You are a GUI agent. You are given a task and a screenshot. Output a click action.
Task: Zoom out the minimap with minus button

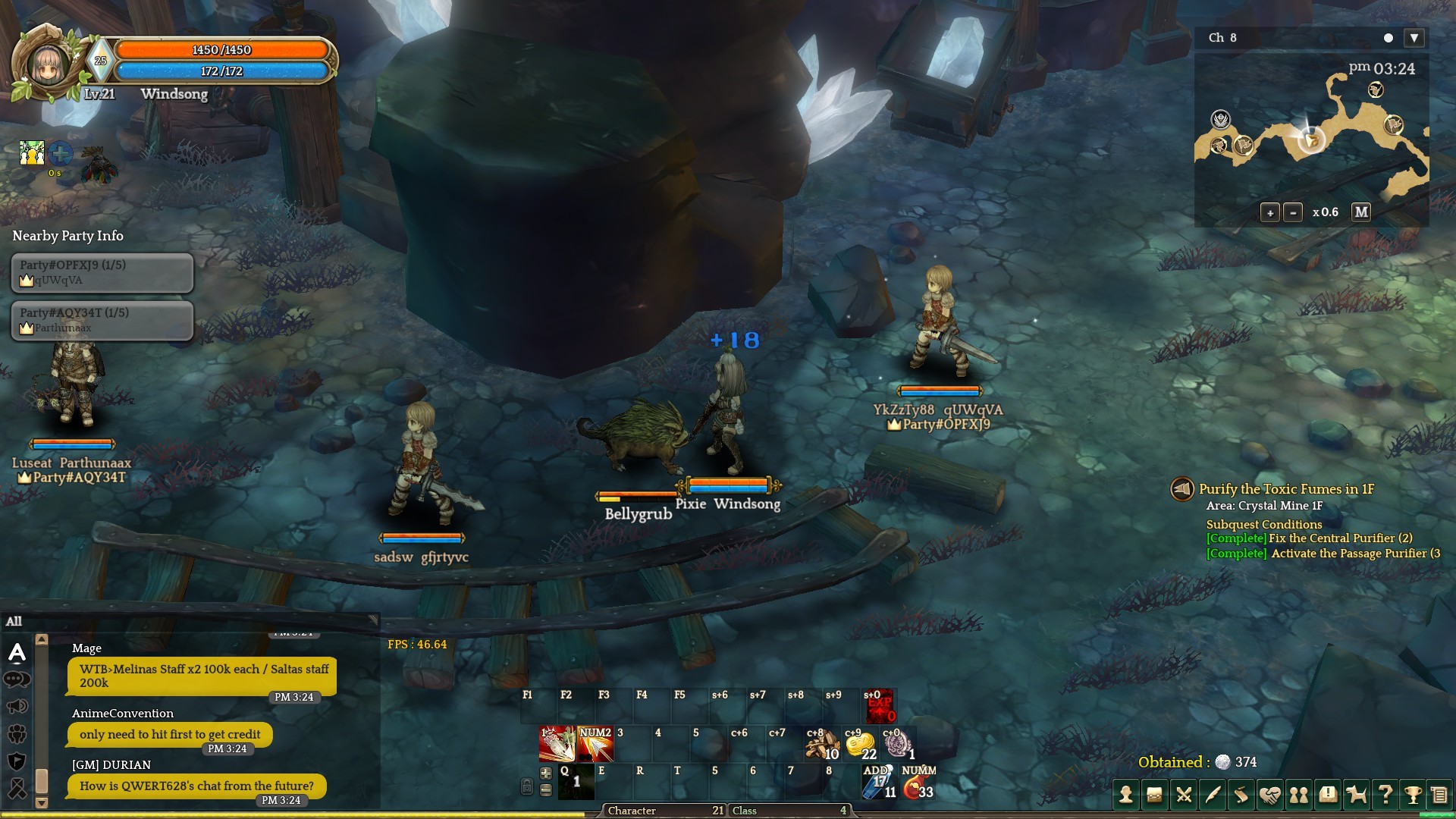click(x=1293, y=213)
